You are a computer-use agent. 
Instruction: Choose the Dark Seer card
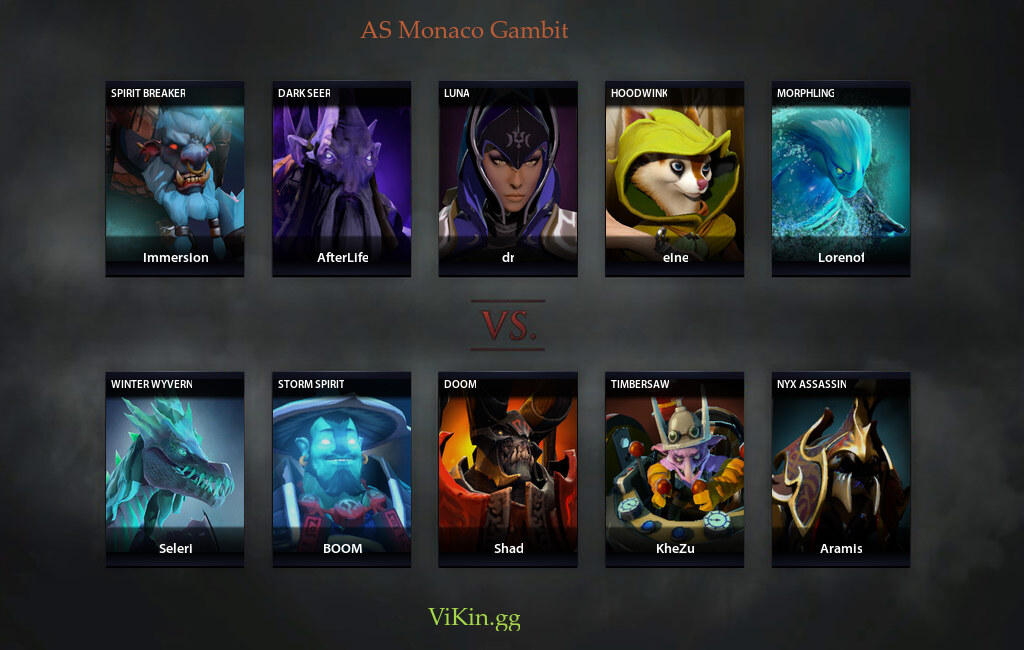click(x=341, y=178)
